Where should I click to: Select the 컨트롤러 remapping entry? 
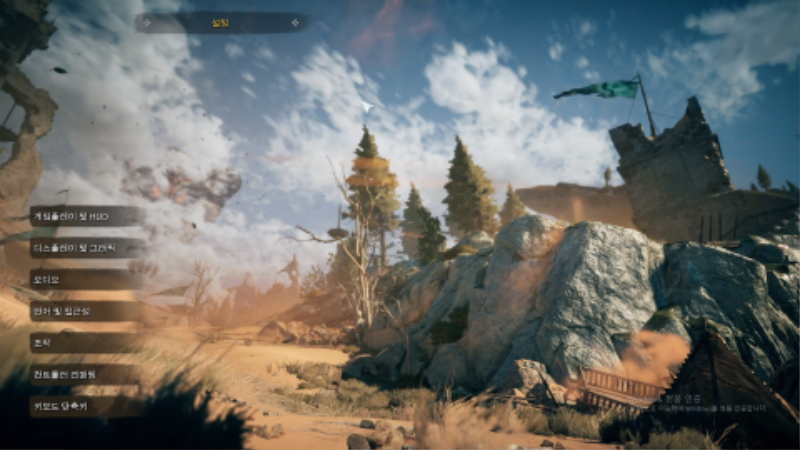(x=87, y=375)
